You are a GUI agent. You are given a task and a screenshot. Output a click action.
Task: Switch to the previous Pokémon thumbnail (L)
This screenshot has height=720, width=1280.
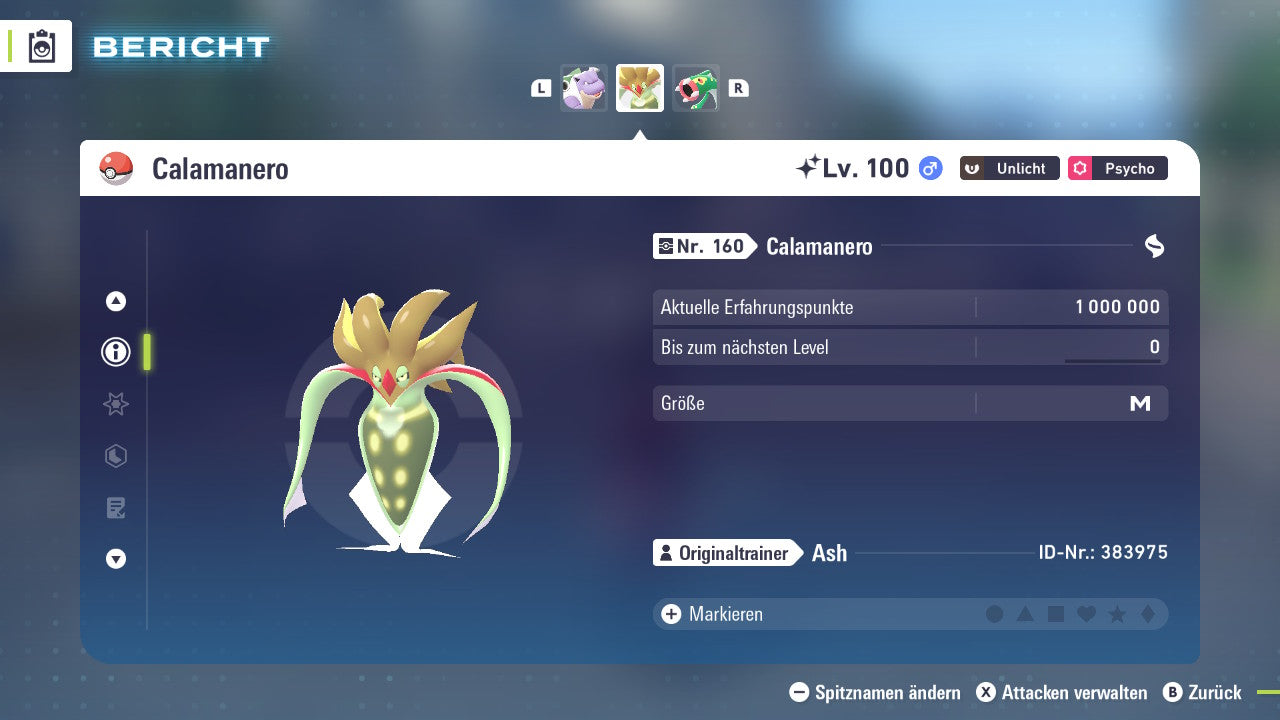coord(584,88)
